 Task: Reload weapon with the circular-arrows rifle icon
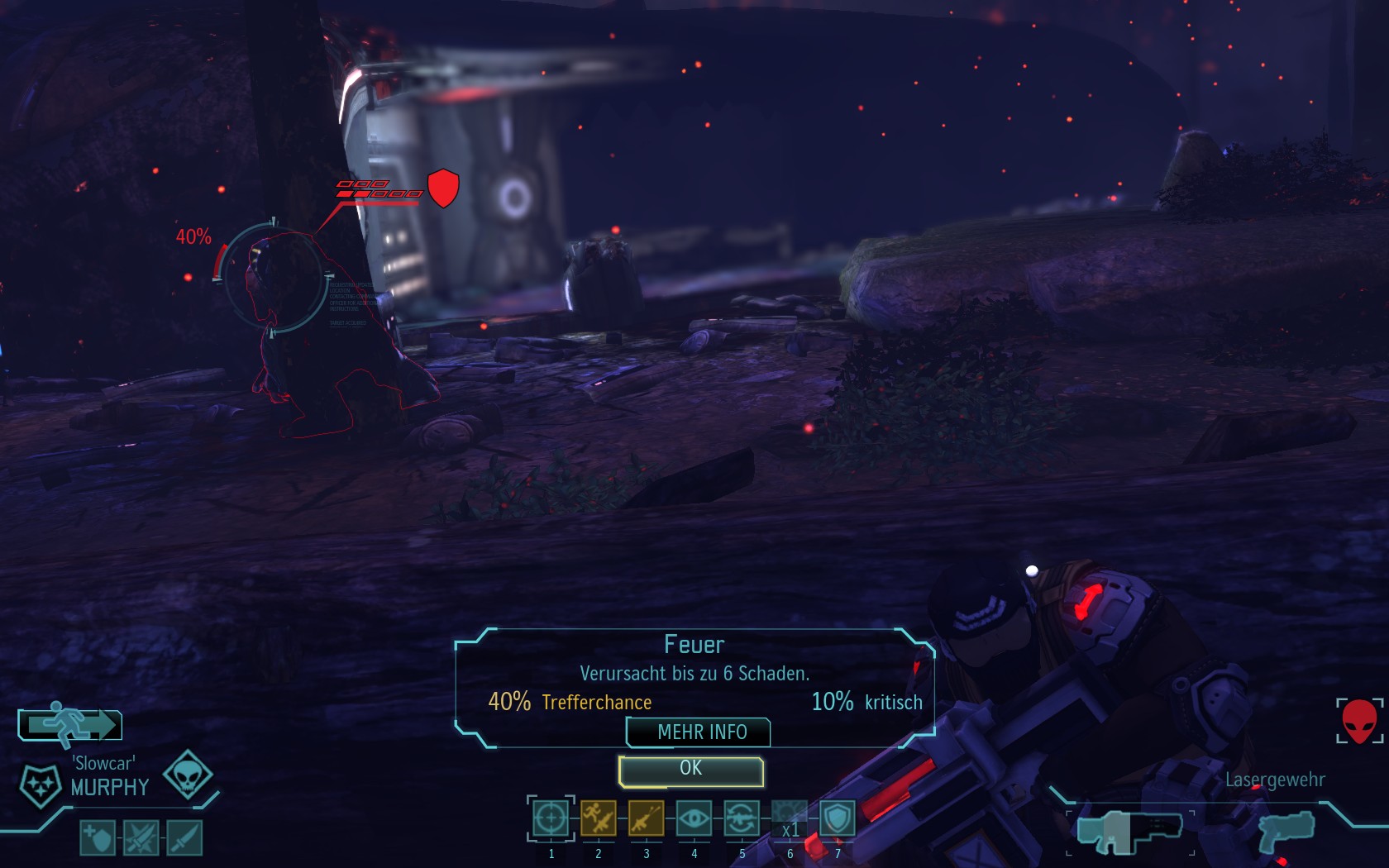pos(742,818)
